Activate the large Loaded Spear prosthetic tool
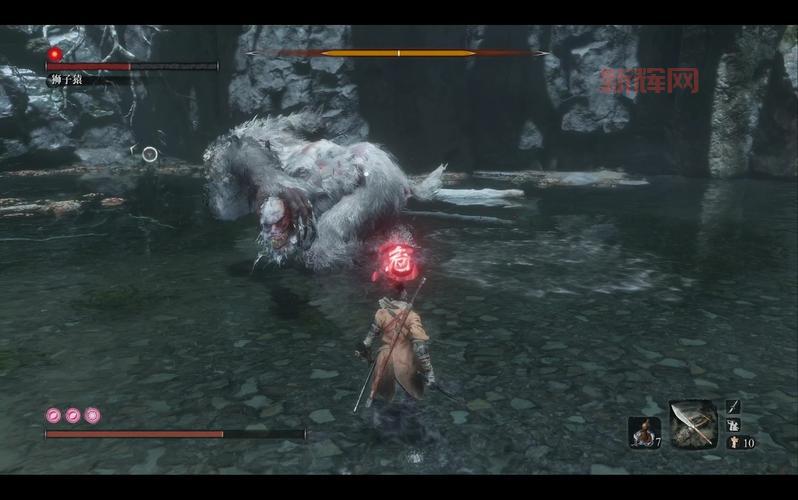The height and width of the screenshot is (500, 798). [x=692, y=424]
